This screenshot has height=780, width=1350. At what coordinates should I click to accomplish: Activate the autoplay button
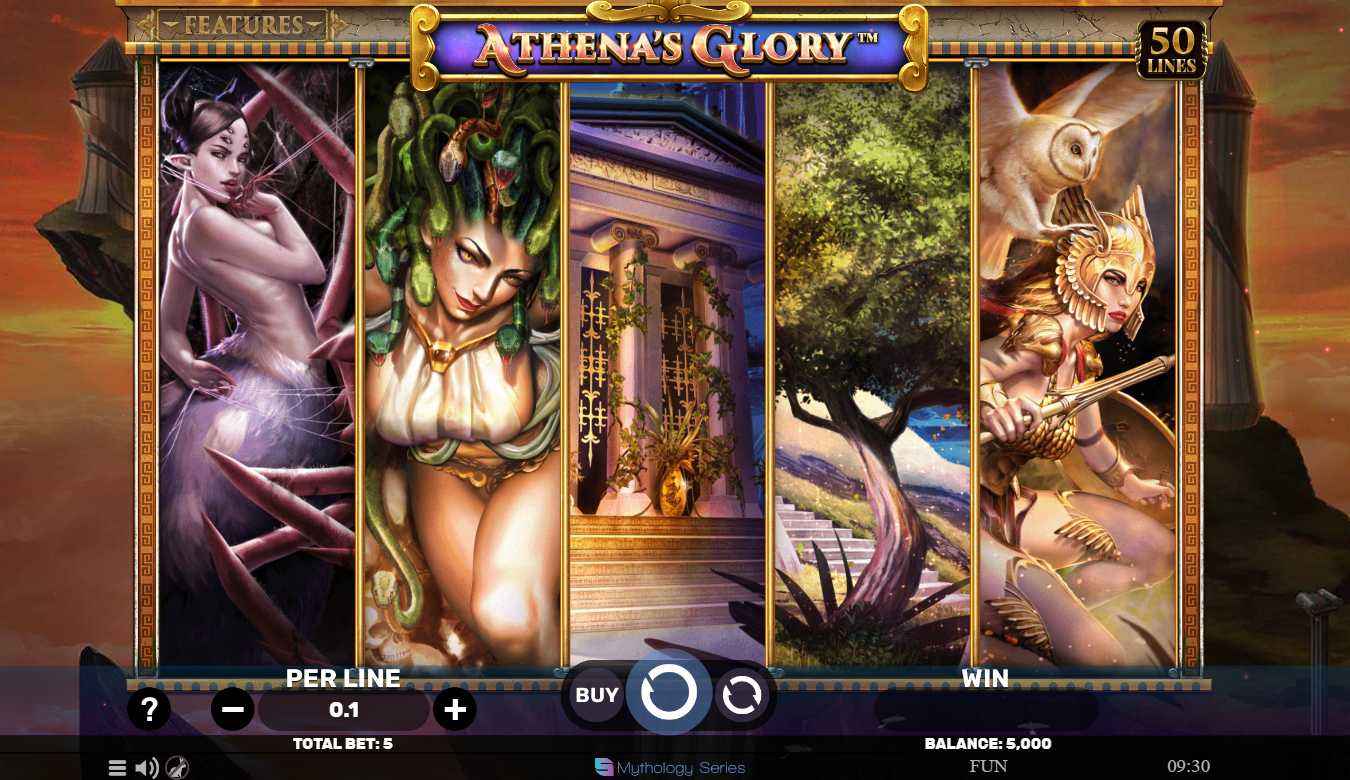(x=741, y=695)
